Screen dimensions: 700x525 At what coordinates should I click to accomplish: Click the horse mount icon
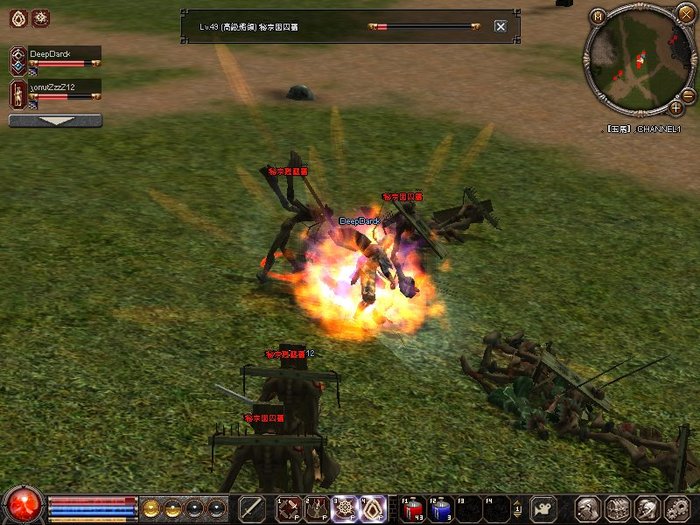[x=543, y=508]
